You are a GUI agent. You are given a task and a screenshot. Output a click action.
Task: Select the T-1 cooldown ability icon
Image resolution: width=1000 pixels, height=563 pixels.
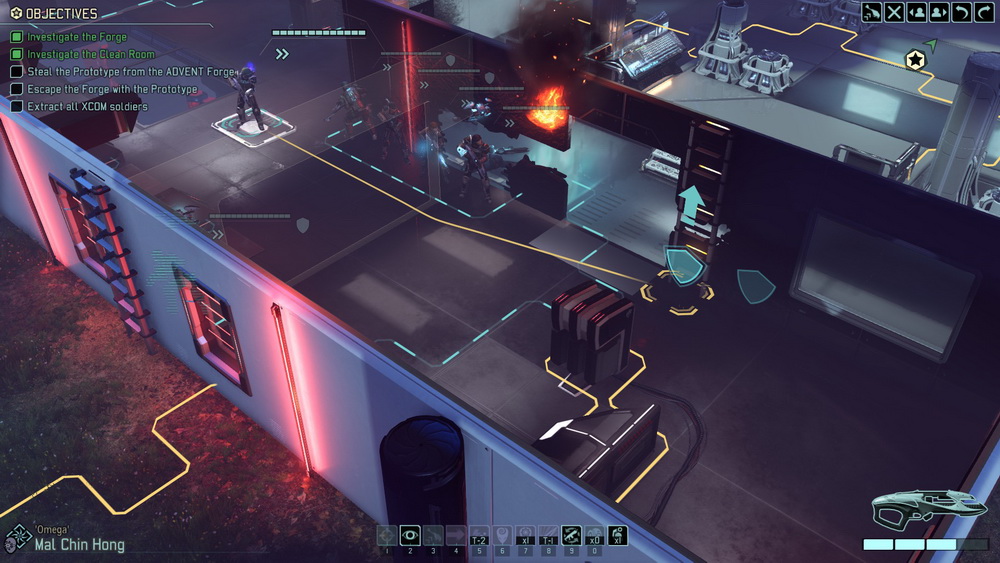coord(548,535)
